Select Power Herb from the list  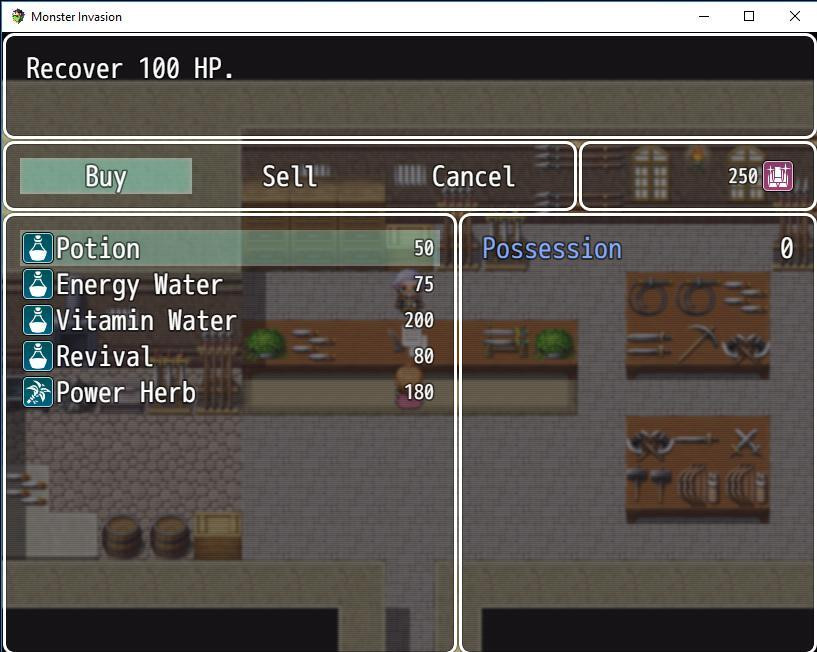[x=230, y=393]
